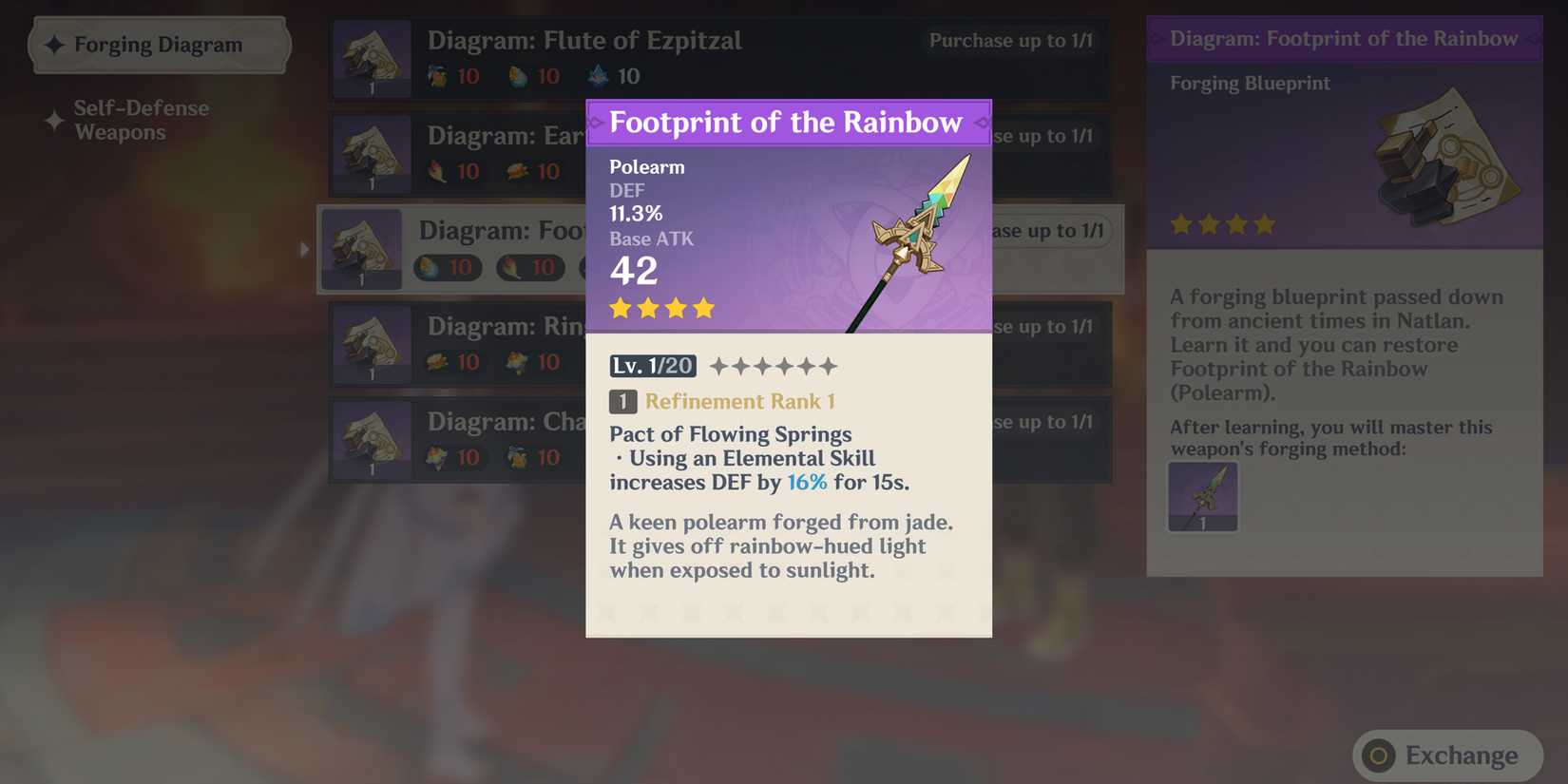Click the left arrow beside the selected diagram
The image size is (1568, 784).
point(303,249)
